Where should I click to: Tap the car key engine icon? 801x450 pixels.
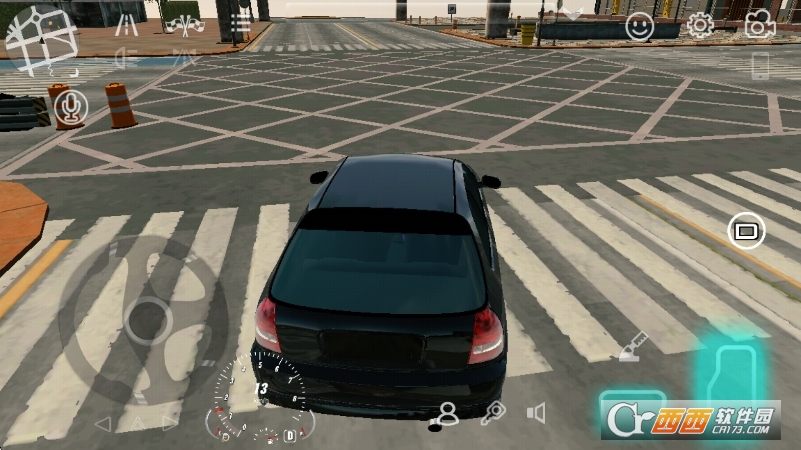tap(492, 412)
